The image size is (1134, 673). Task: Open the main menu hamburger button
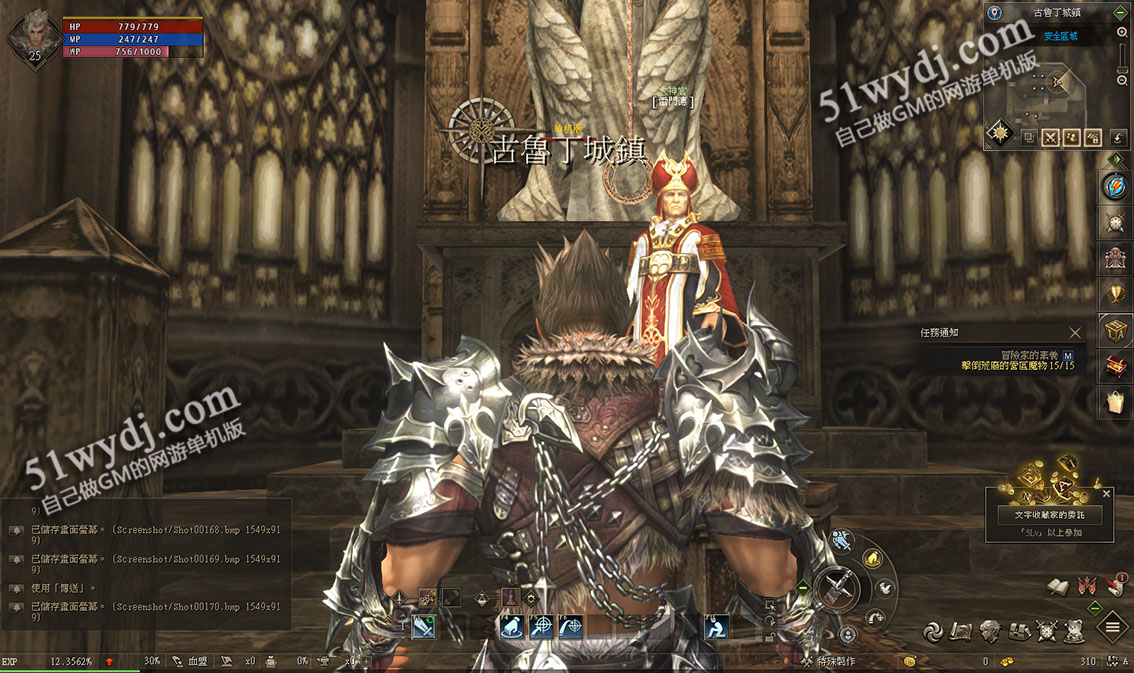[1112, 628]
